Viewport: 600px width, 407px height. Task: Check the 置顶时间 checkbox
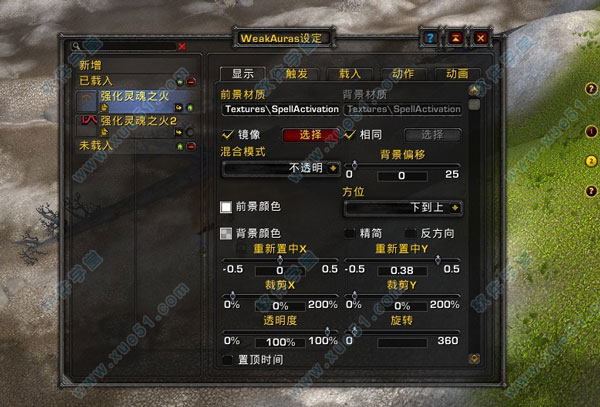tap(227, 358)
